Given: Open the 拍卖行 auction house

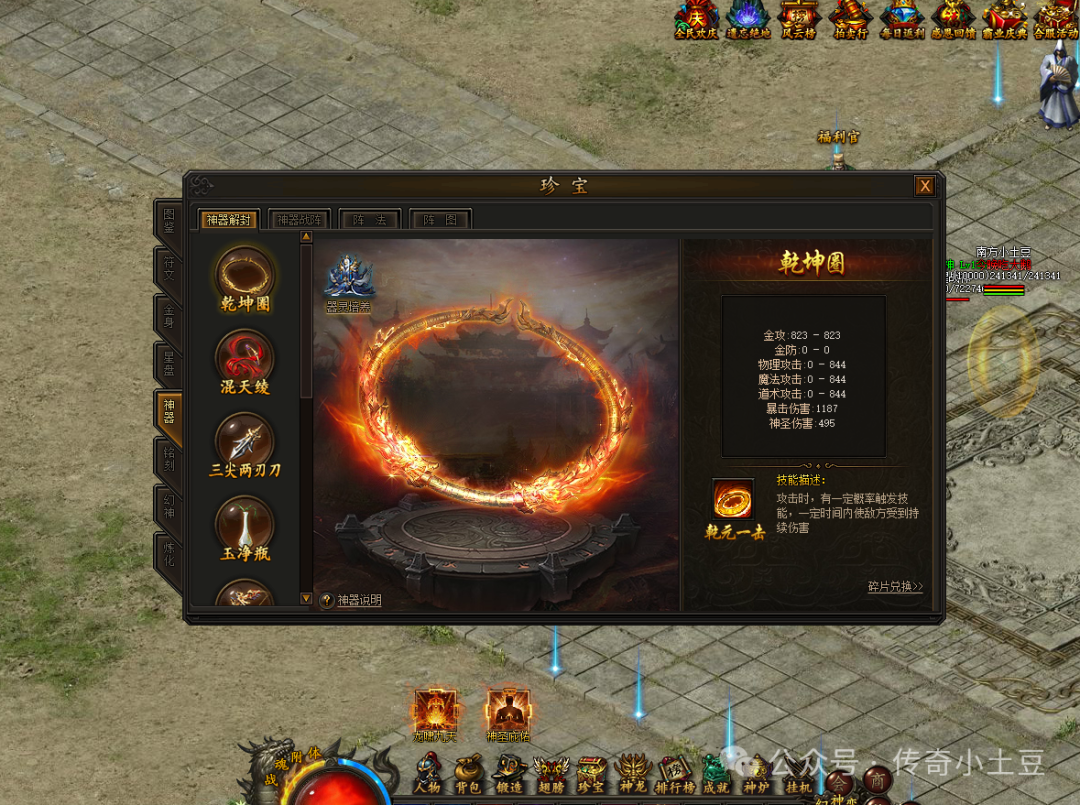Looking at the screenshot, I should (x=851, y=19).
